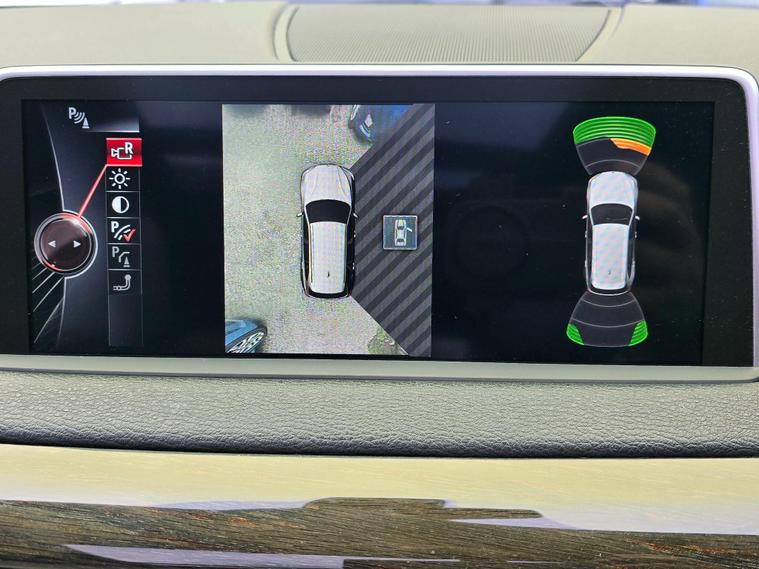759x569 pixels.
Task: Select the top-view camera image
Action: tap(327, 231)
